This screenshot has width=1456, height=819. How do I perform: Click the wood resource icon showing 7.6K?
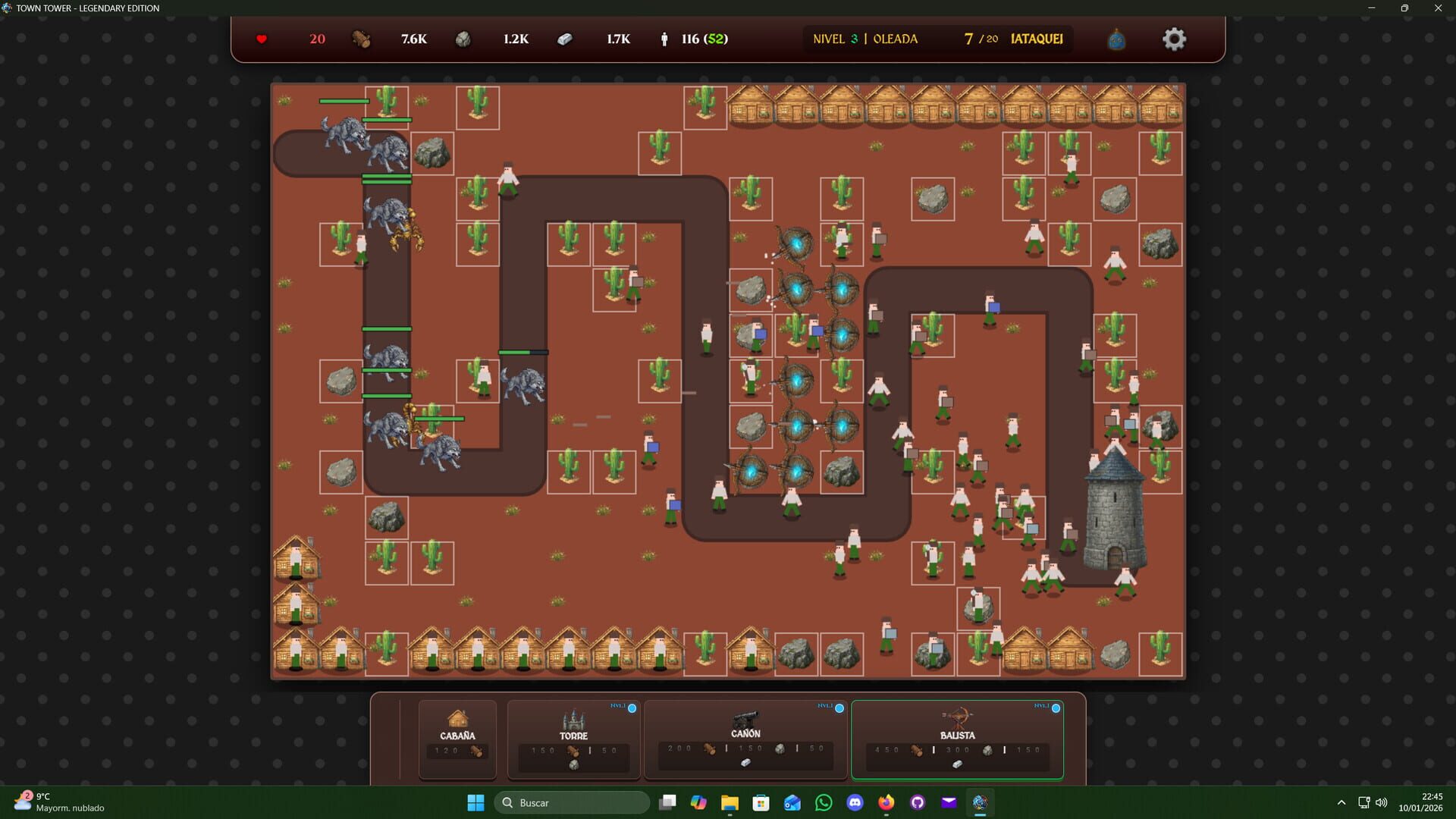[x=361, y=39]
